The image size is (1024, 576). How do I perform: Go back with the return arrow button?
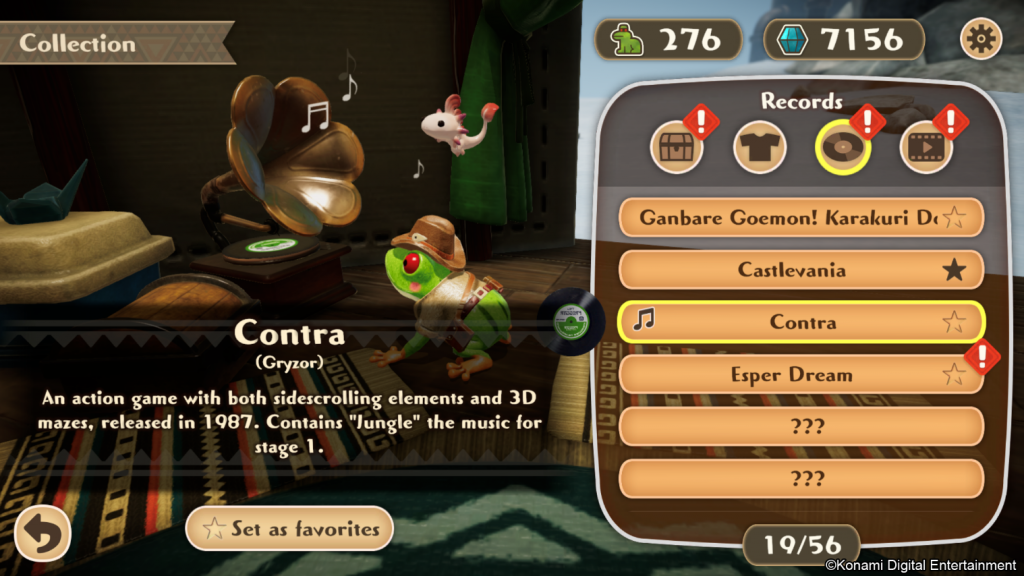[x=42, y=533]
